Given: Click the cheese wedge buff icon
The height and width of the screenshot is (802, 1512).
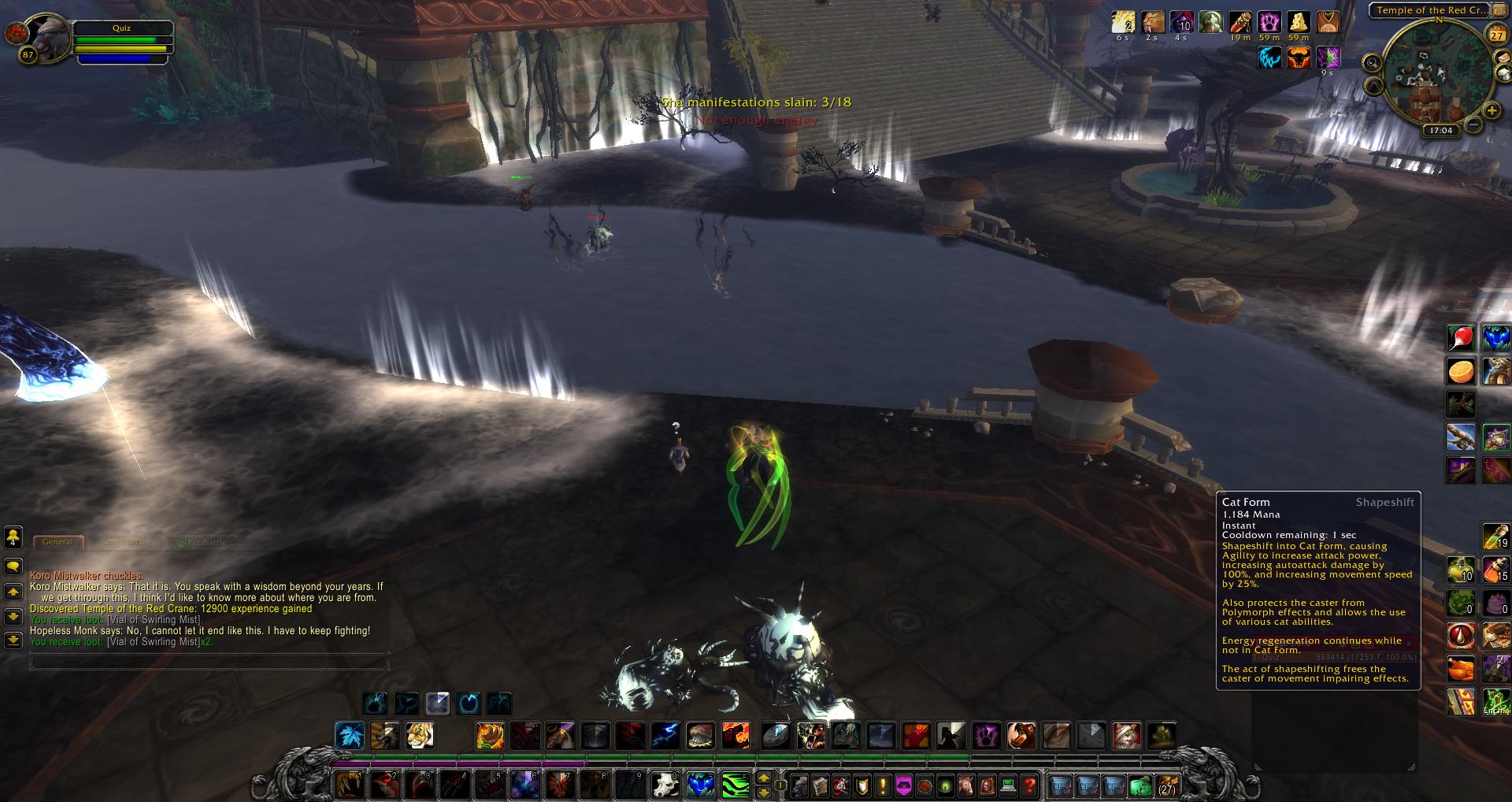Looking at the screenshot, I should pos(1298,22).
